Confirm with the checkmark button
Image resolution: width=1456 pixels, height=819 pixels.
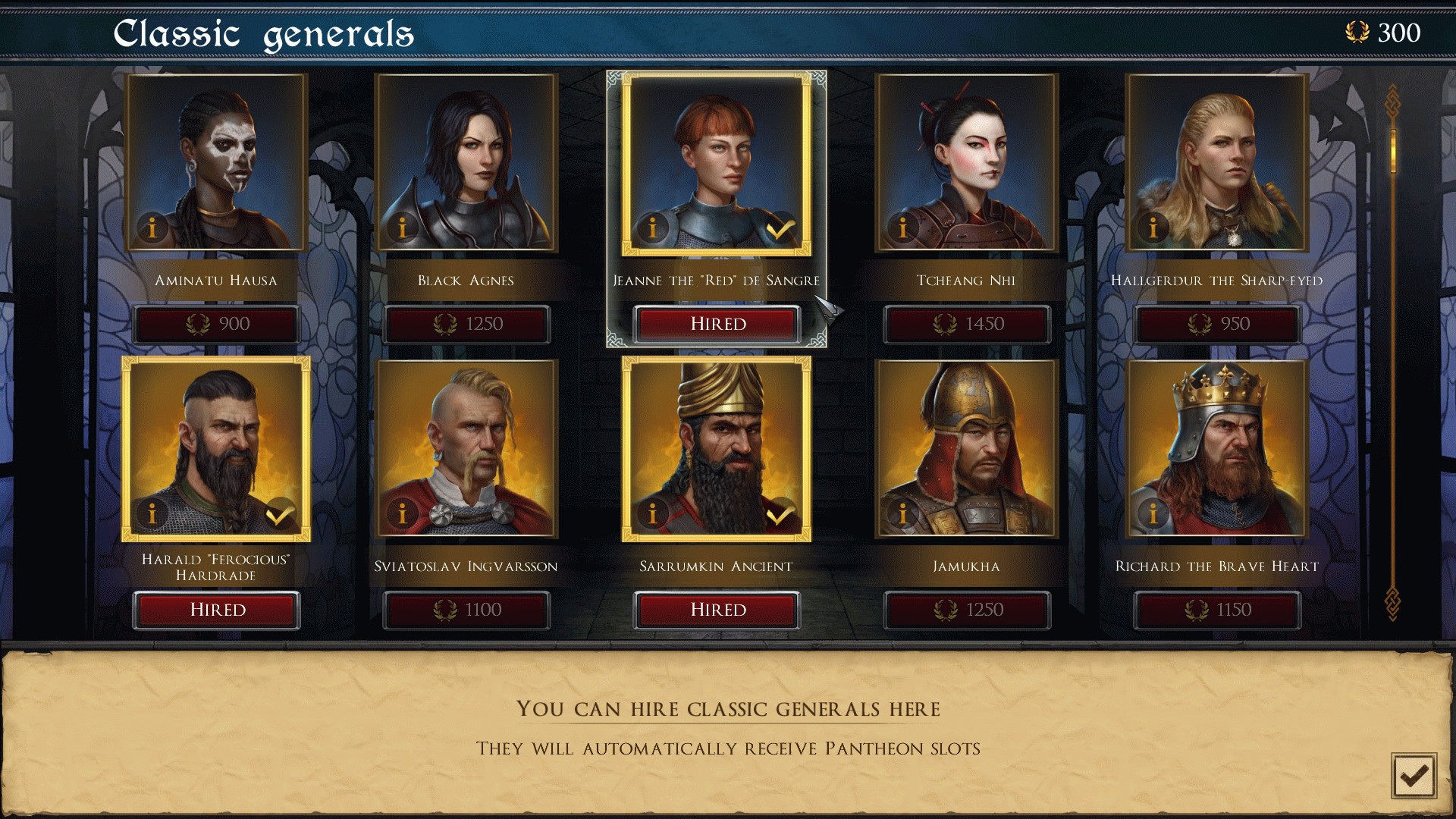(x=1414, y=775)
